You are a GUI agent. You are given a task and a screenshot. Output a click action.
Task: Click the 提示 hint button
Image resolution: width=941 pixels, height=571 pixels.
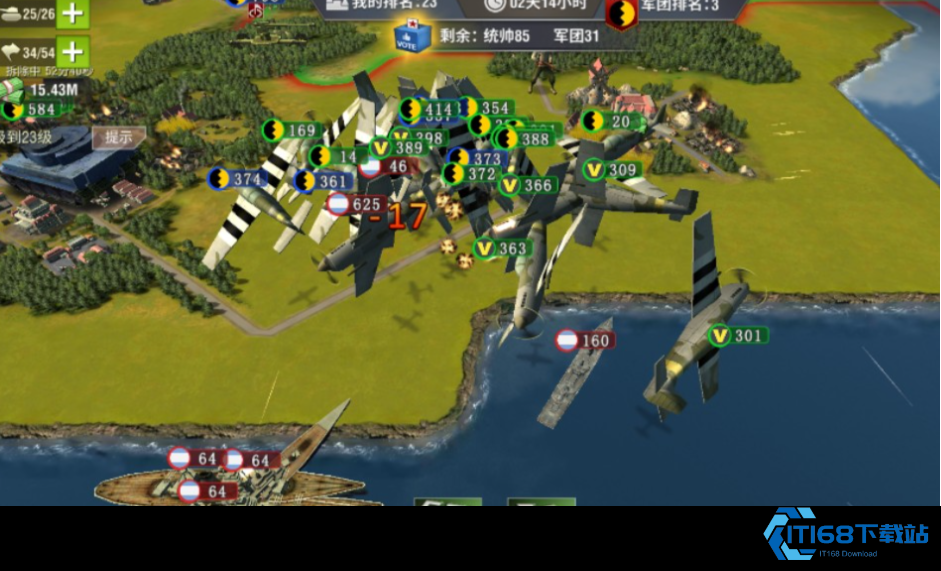[x=119, y=137]
